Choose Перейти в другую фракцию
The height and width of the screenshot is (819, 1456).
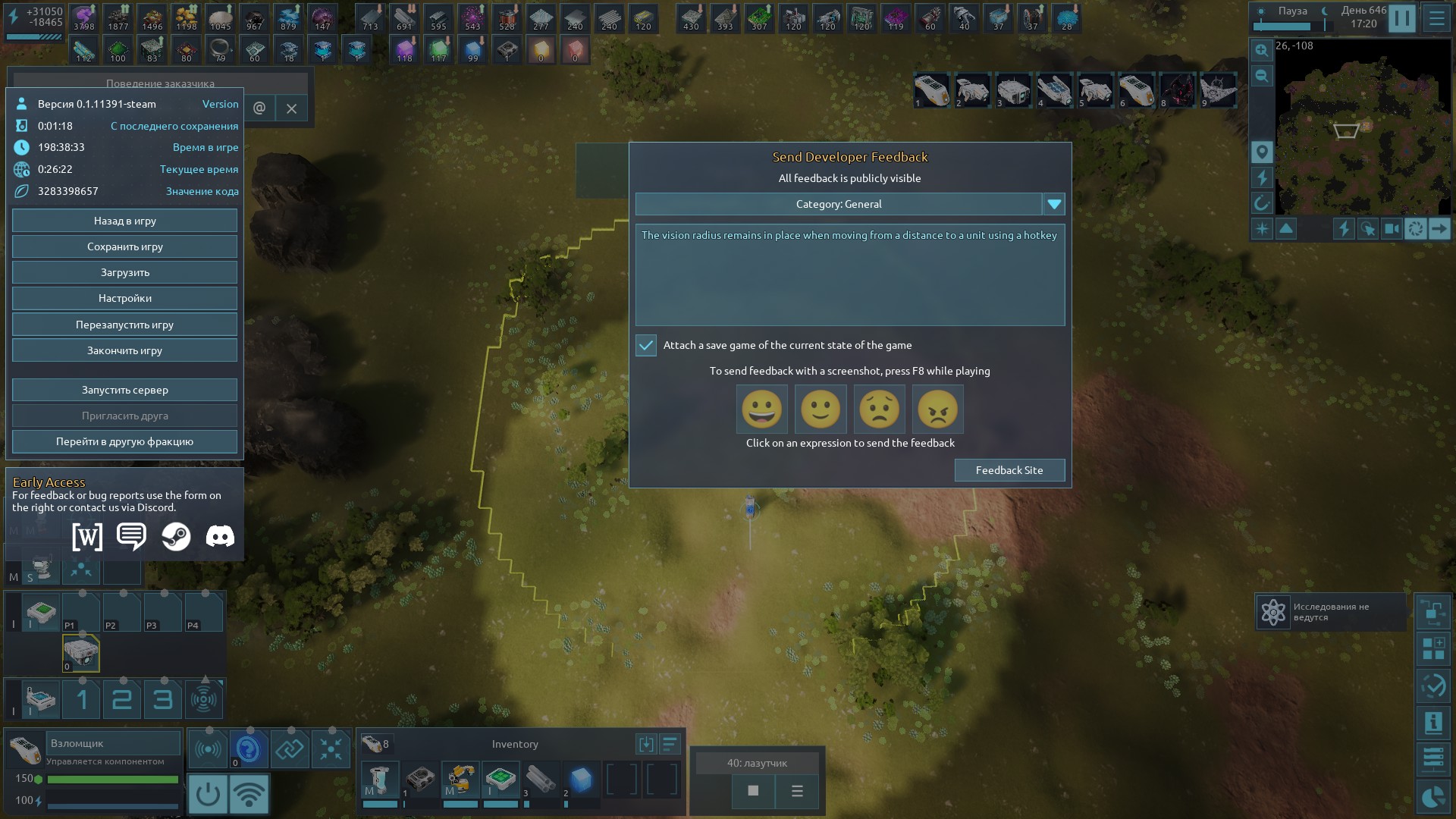pyautogui.click(x=124, y=441)
